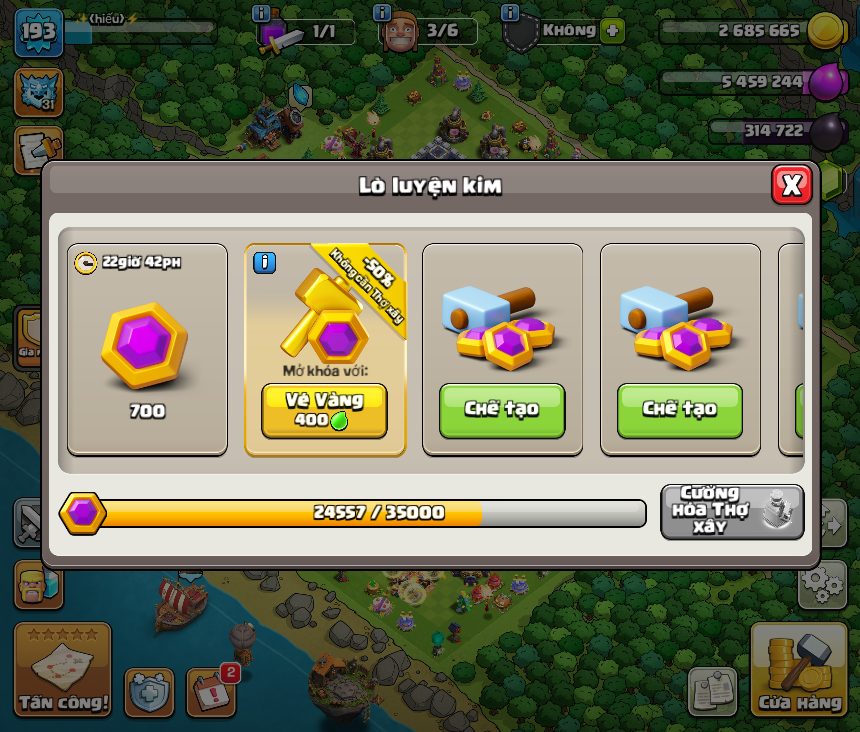Unlock the offer with the Vé Vàng button

[324, 410]
